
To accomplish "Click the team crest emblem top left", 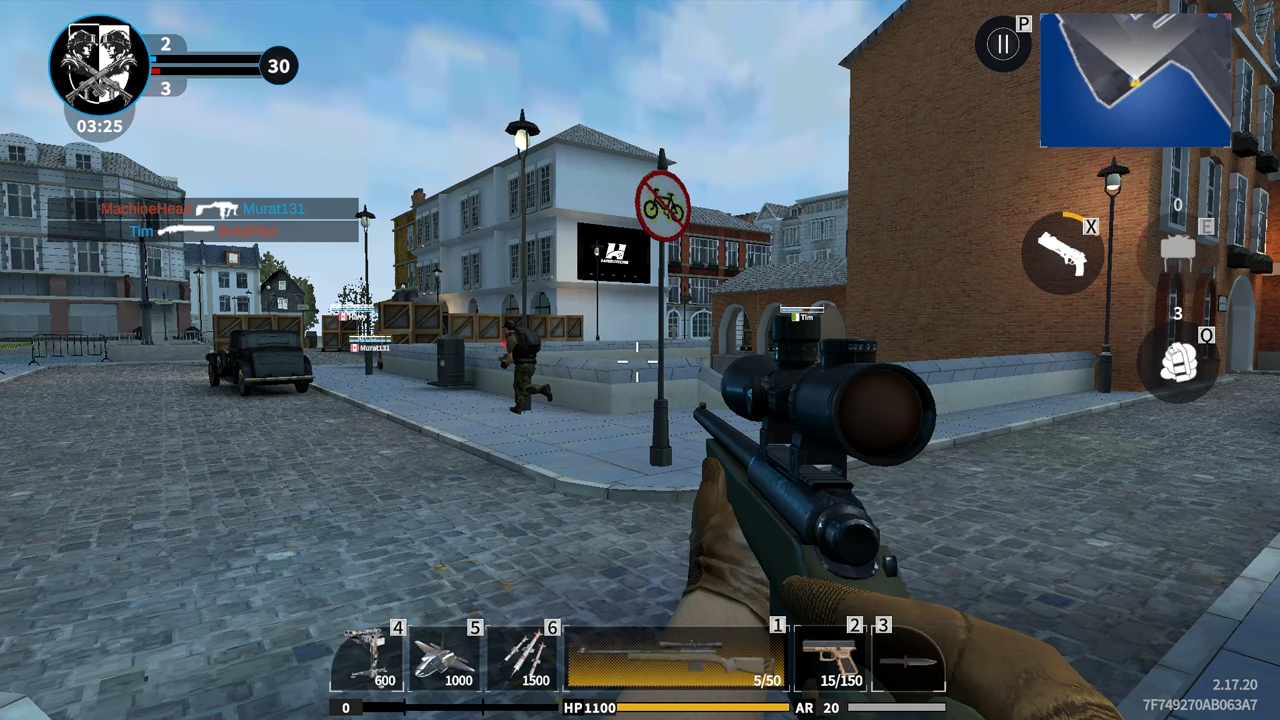I will [x=97, y=62].
